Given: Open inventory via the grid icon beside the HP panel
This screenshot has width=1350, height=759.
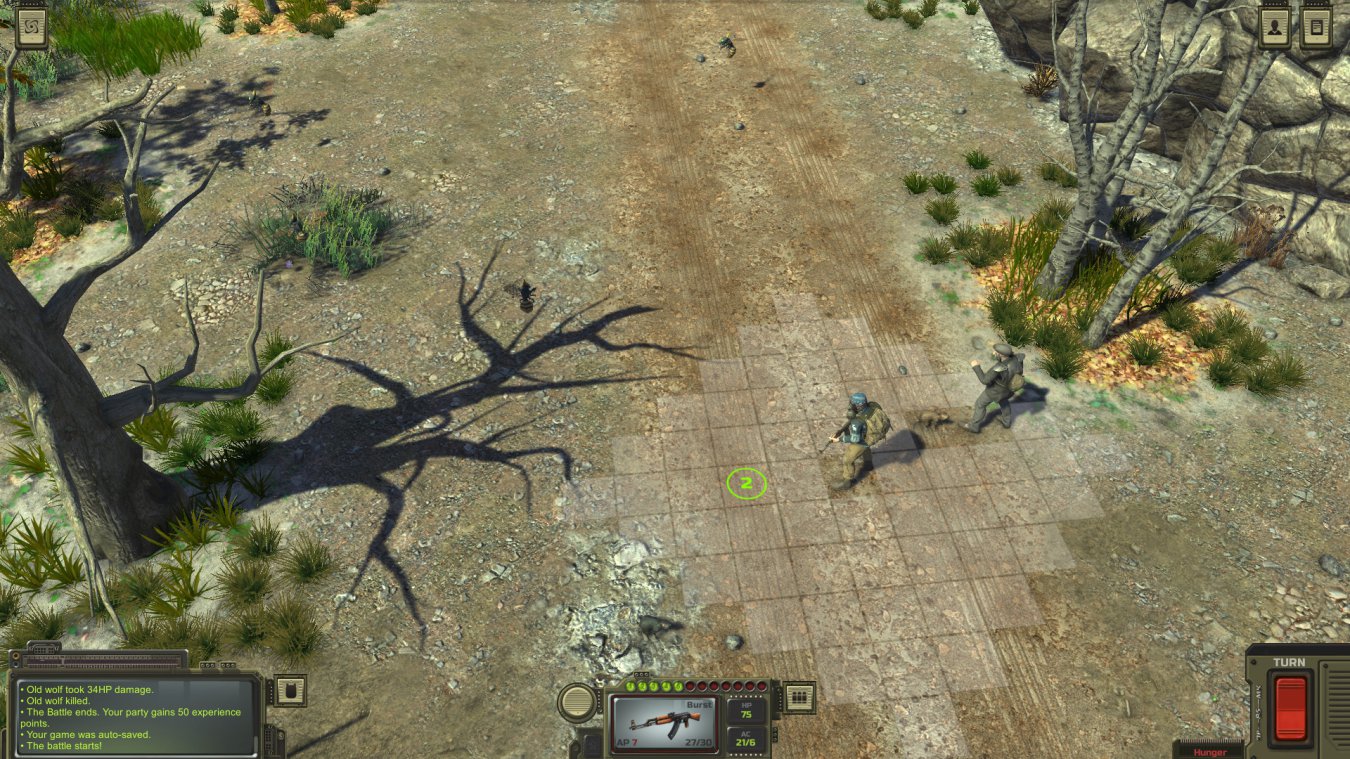Looking at the screenshot, I should pyautogui.click(x=798, y=699).
